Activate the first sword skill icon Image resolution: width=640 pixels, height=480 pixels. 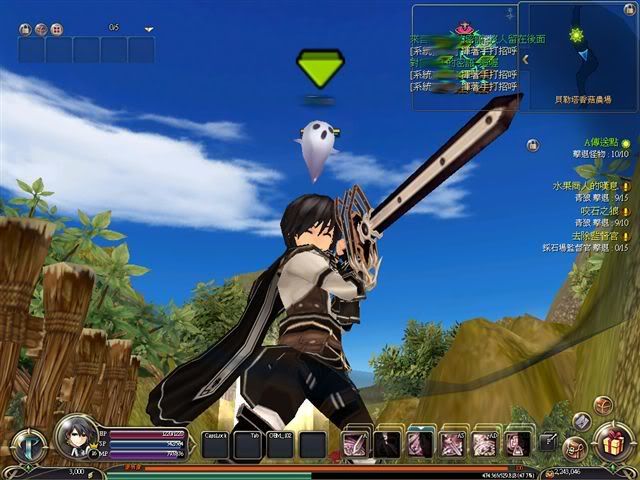point(356,444)
